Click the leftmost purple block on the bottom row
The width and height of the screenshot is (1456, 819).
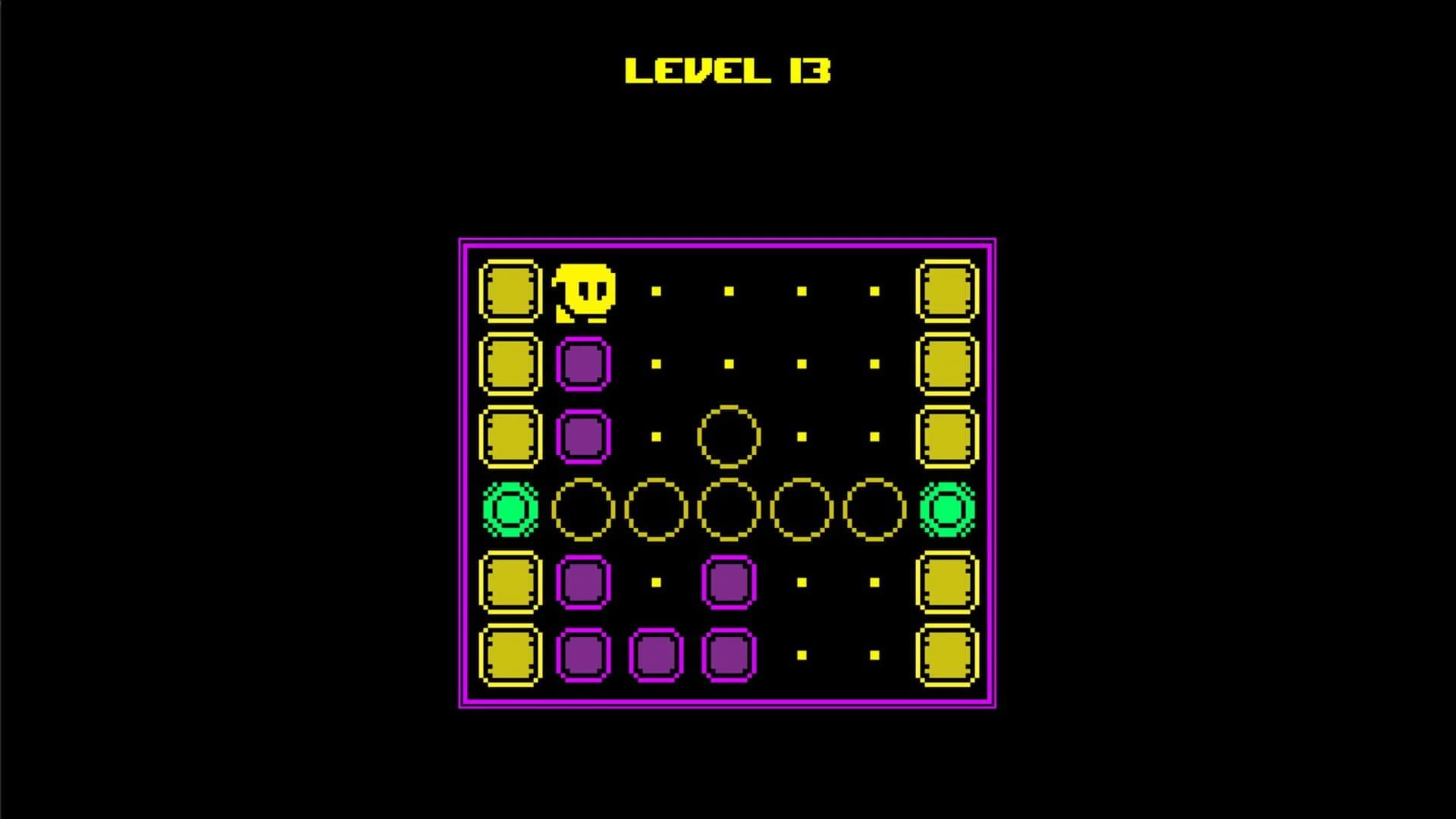pos(584,656)
